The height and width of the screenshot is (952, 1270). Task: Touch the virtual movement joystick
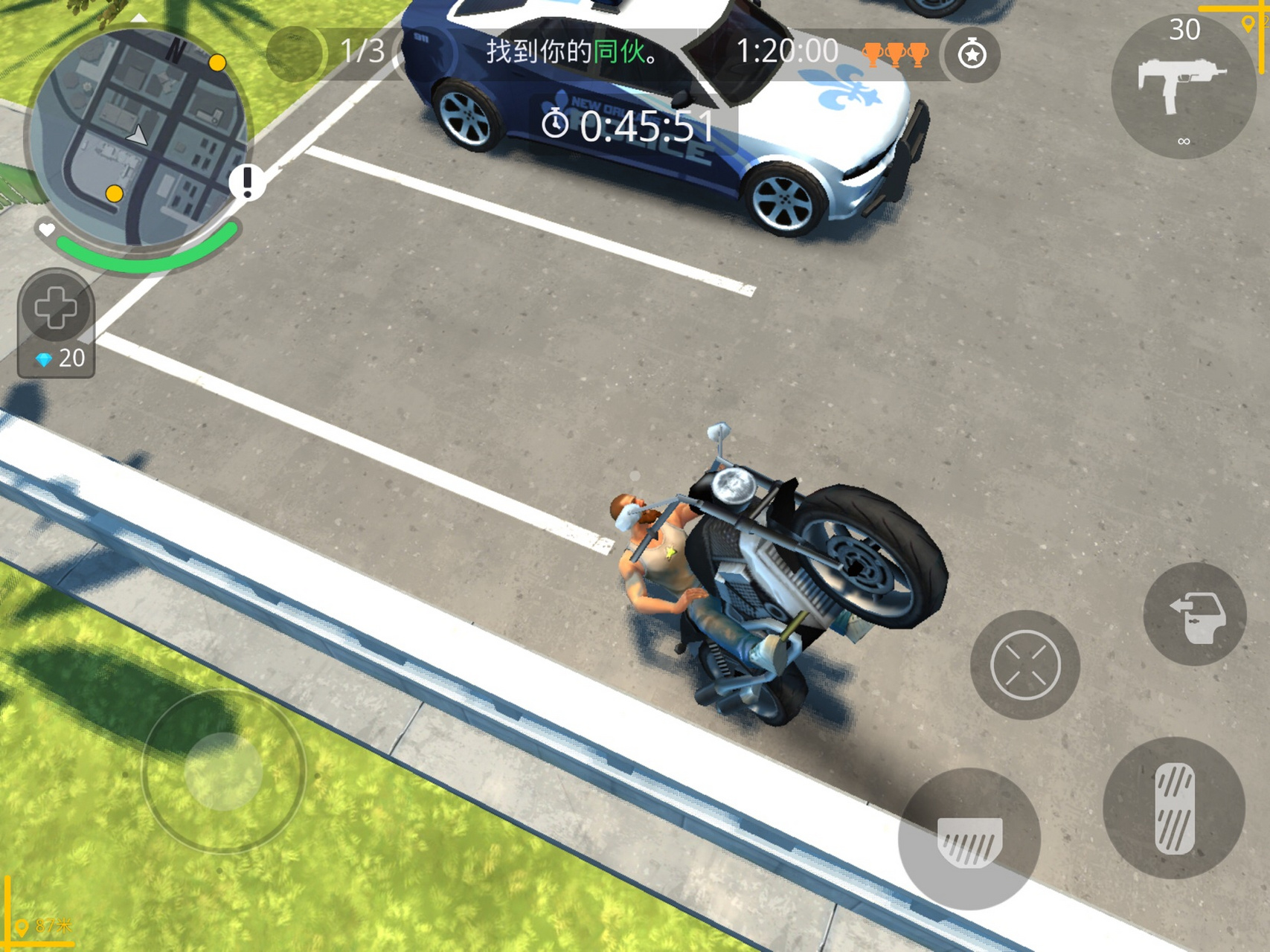click(223, 771)
